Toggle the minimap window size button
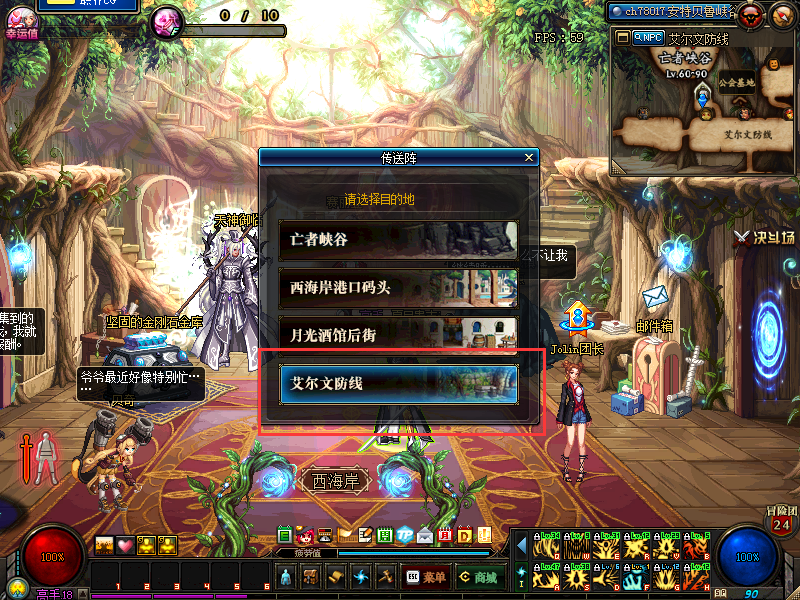The height and width of the screenshot is (600, 800). click(x=622, y=37)
